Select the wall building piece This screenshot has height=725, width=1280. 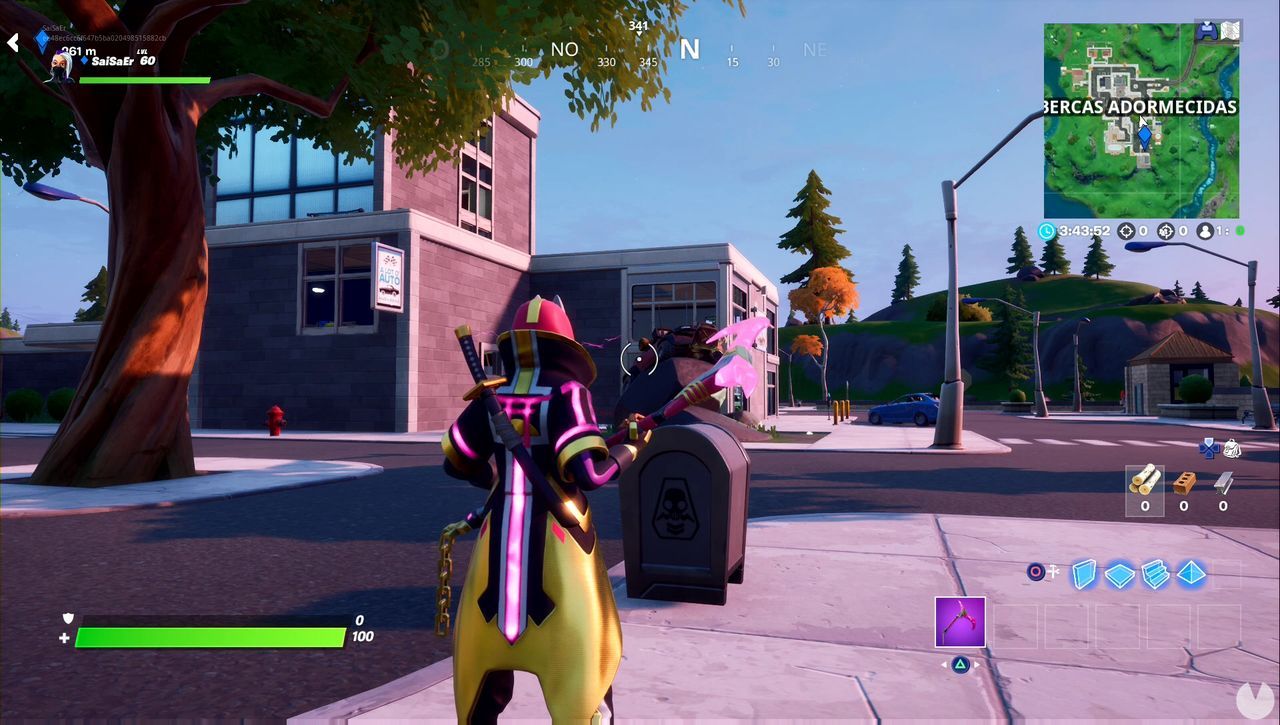[x=1084, y=575]
